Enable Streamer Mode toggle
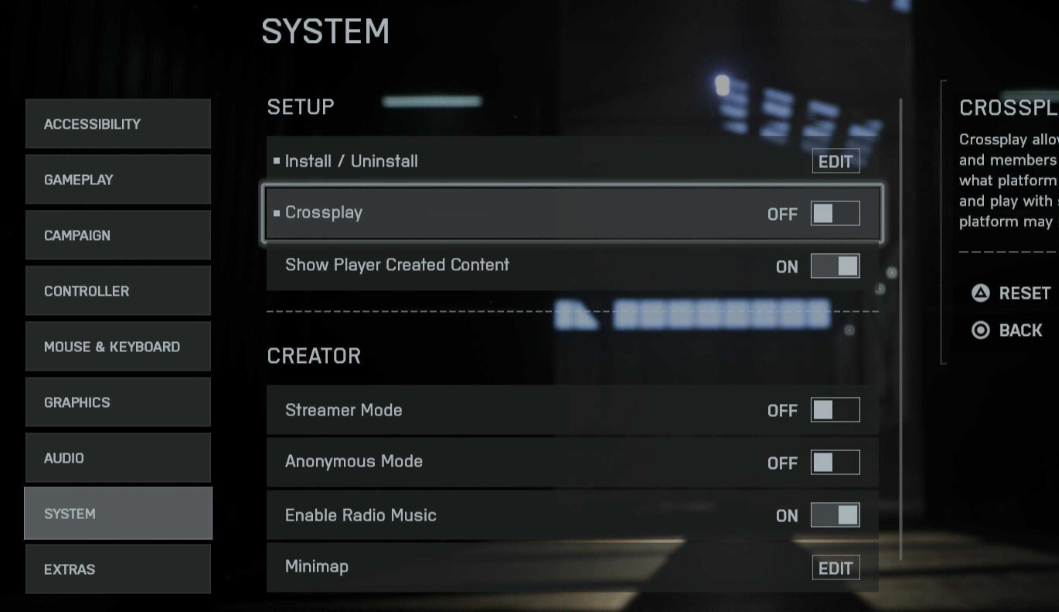Viewport: 1059px width, 612px height. (x=835, y=410)
